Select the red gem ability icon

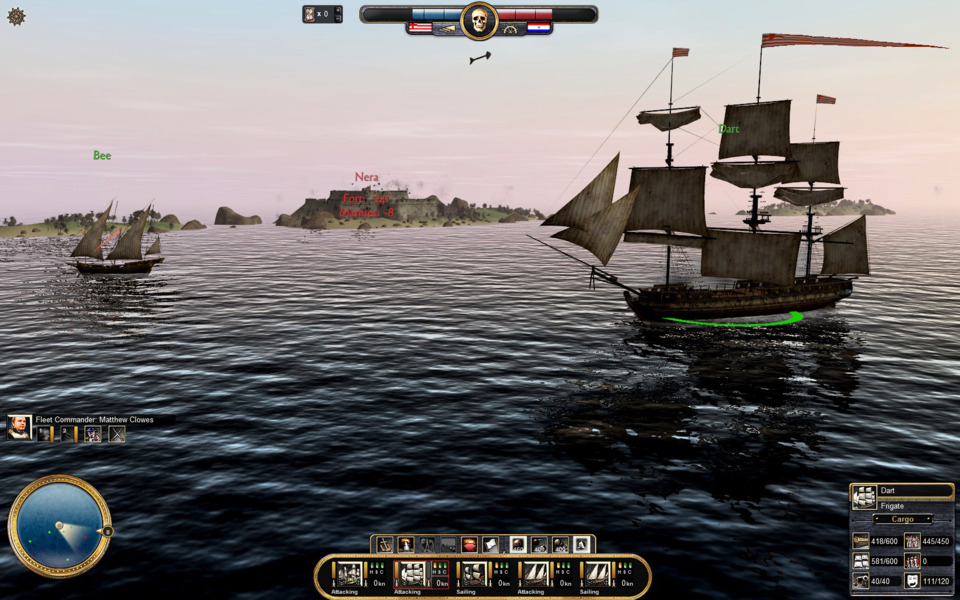point(469,545)
